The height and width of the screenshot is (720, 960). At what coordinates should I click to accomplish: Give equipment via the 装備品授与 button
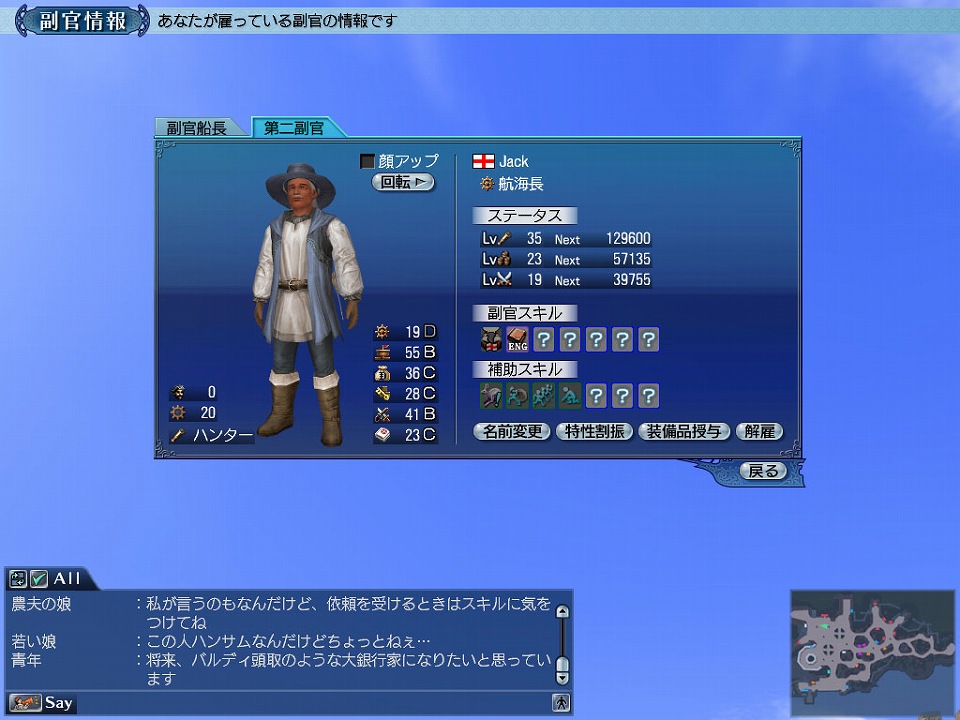coord(684,432)
